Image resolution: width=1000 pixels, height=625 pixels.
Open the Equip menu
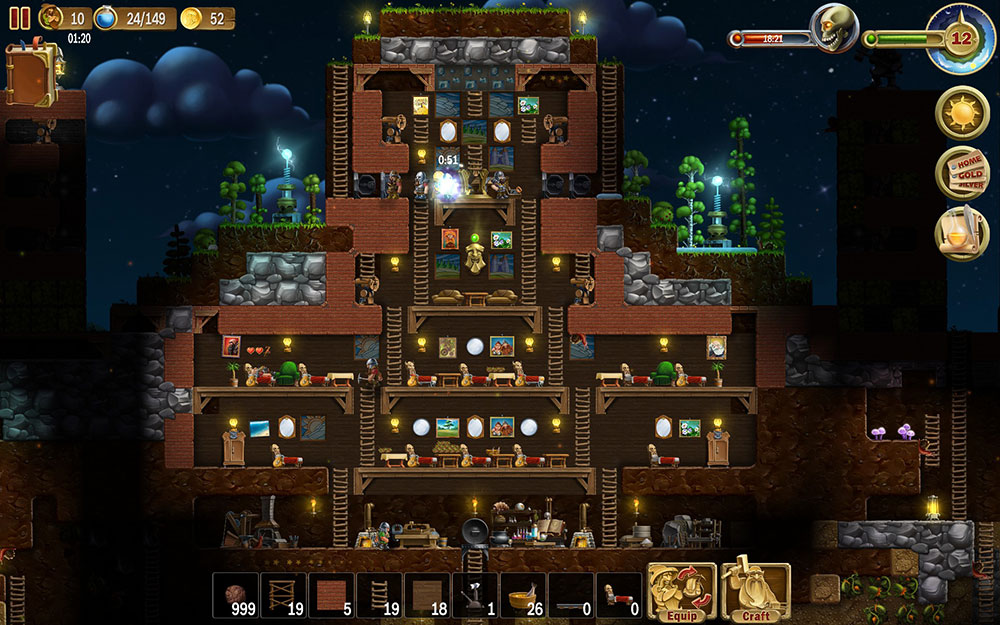[682, 593]
